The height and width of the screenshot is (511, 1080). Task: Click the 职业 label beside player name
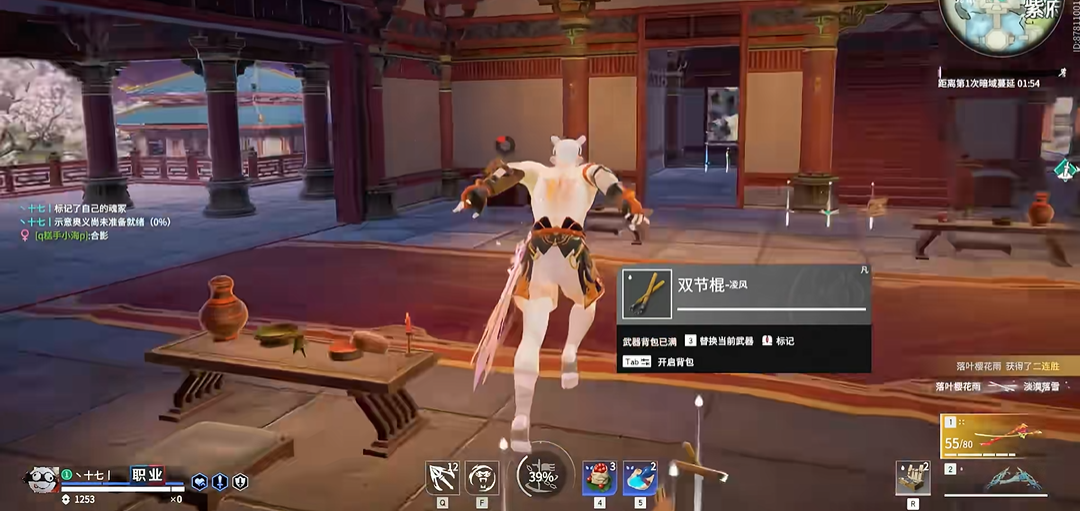pyautogui.click(x=147, y=475)
